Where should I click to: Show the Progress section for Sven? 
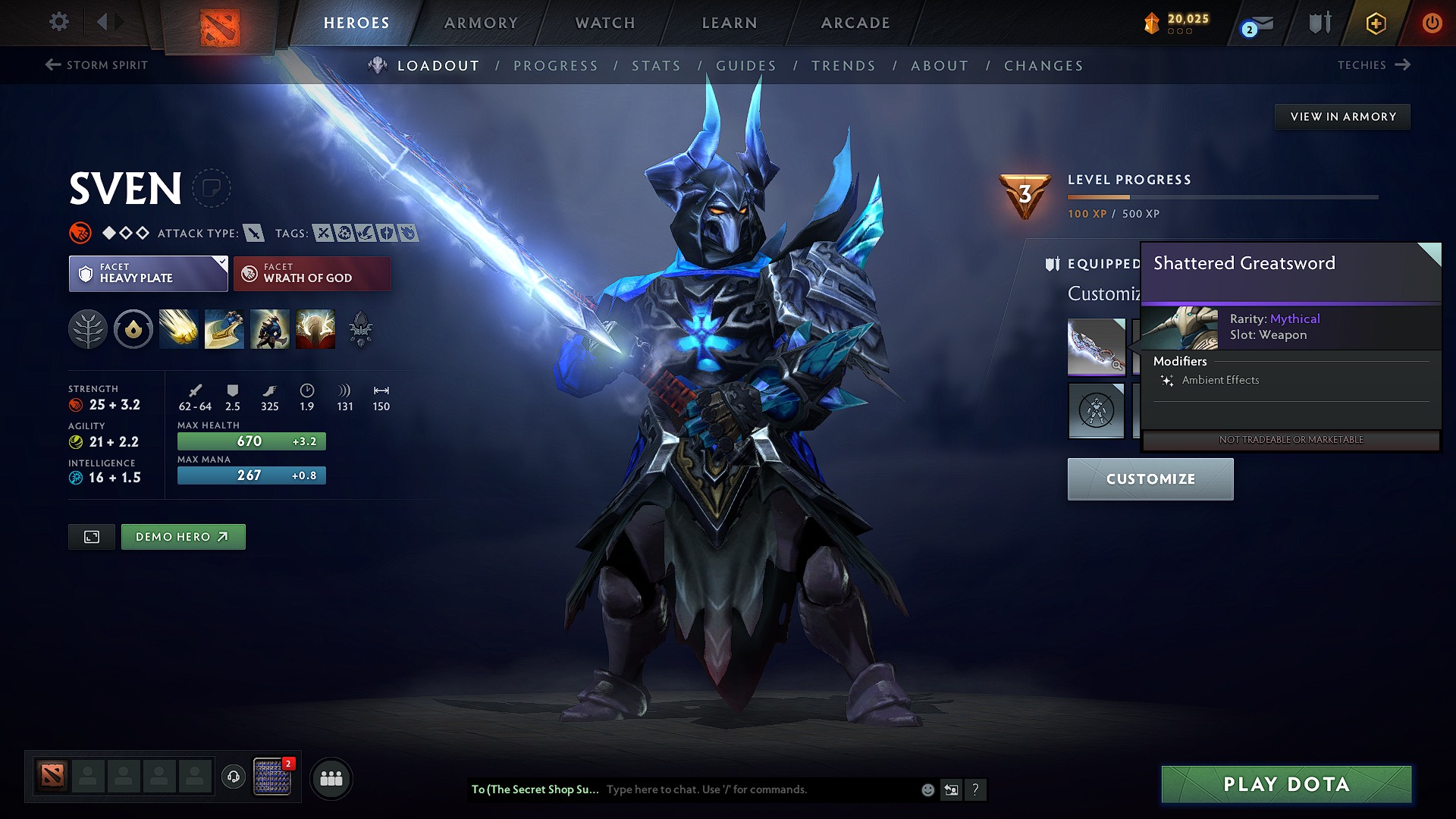(556, 66)
